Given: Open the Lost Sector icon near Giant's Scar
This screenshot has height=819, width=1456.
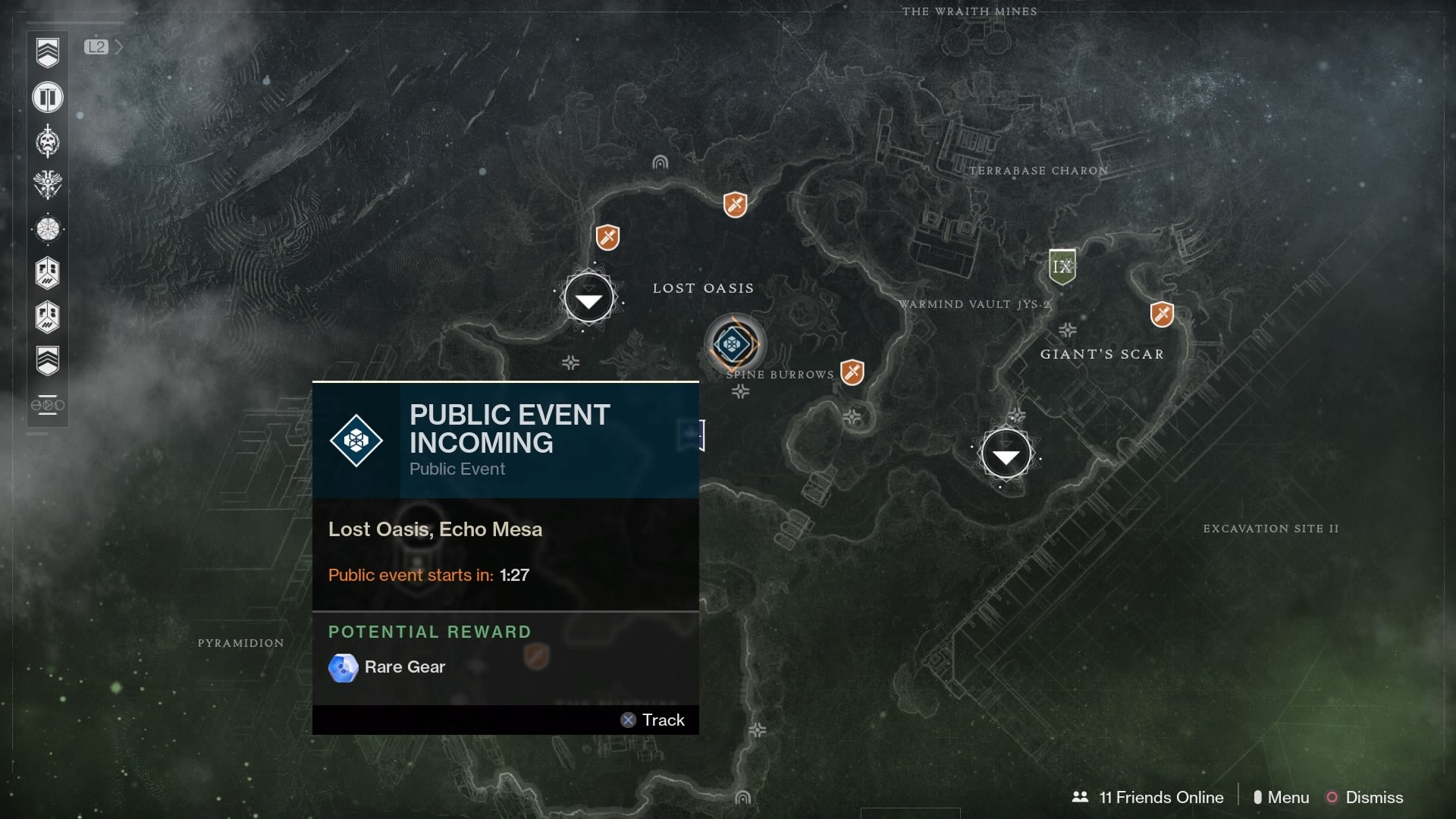Looking at the screenshot, I should click(x=1162, y=313).
